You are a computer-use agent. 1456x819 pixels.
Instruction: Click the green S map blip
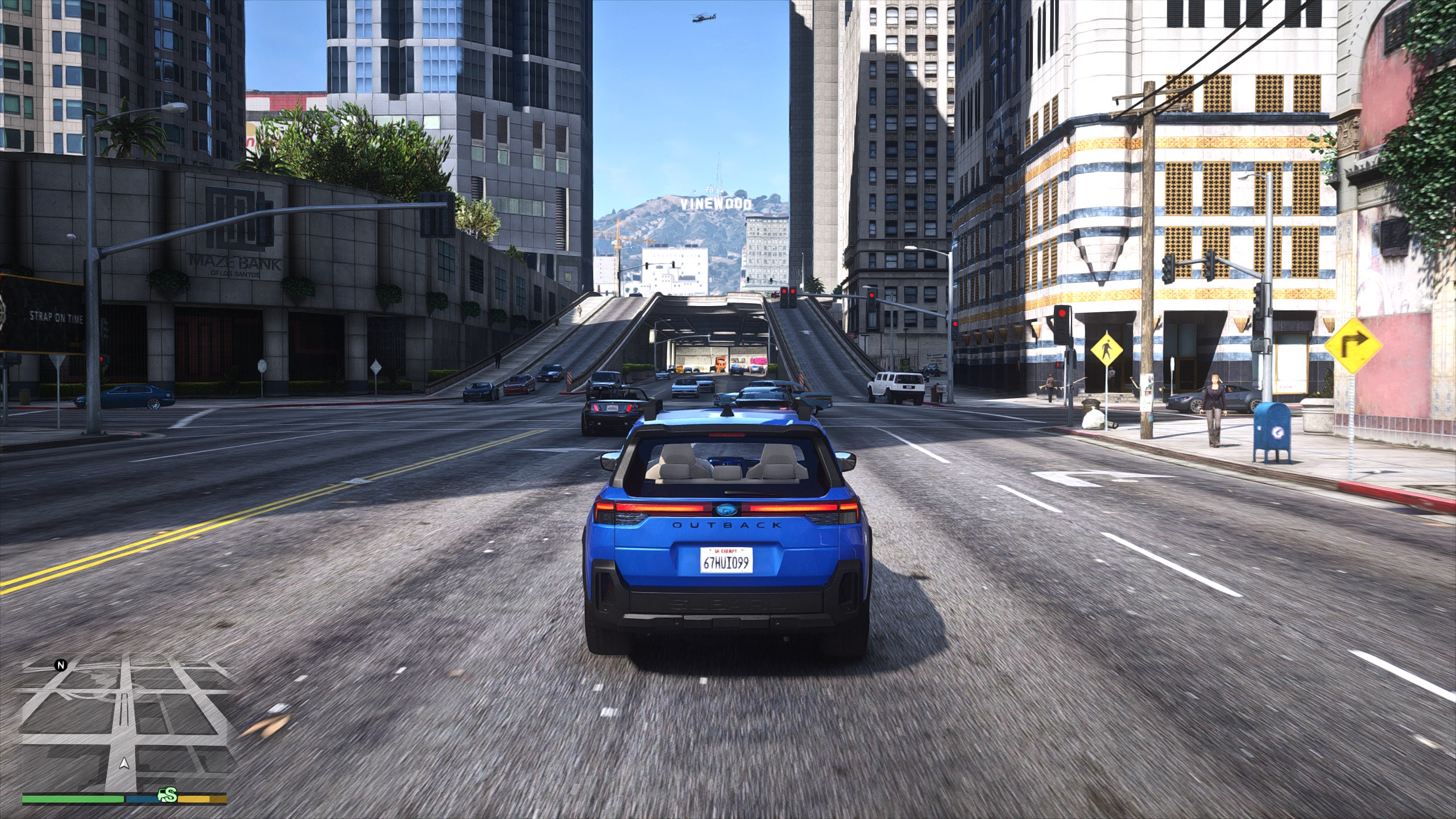168,796
